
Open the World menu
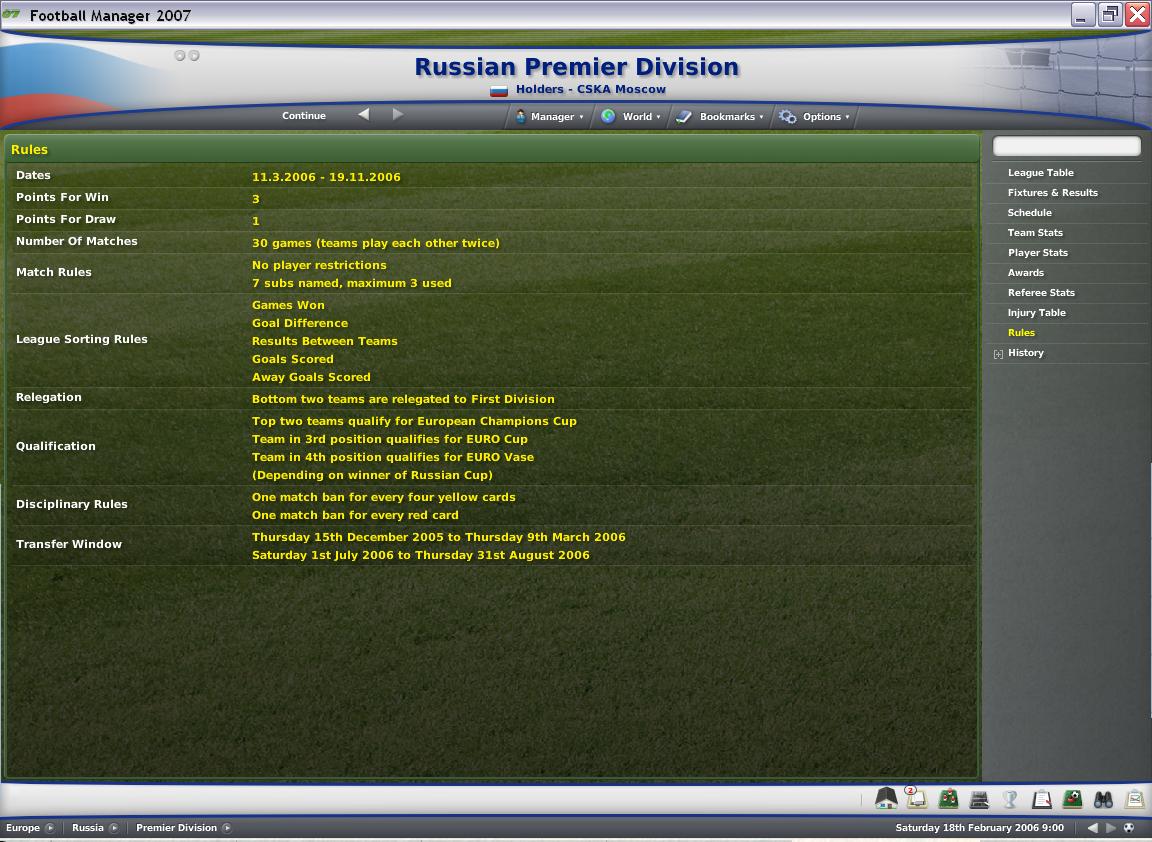pos(631,117)
